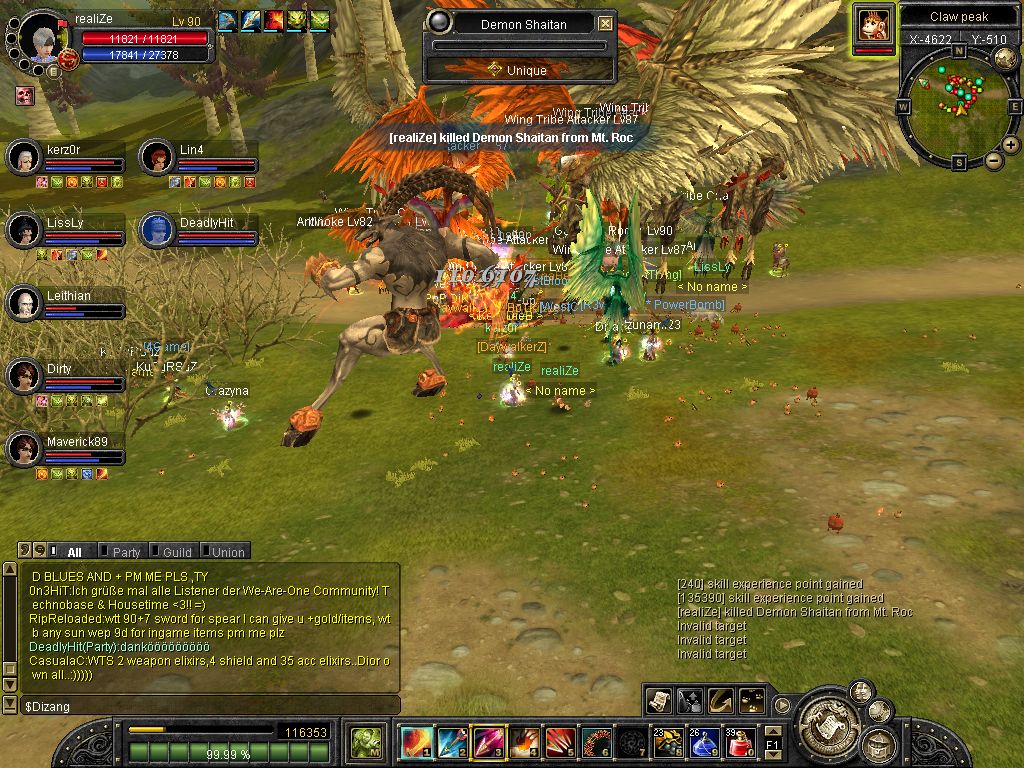Open the world map globe button
This screenshot has height=768, width=1024.
pyautogui.click(x=1005, y=59)
